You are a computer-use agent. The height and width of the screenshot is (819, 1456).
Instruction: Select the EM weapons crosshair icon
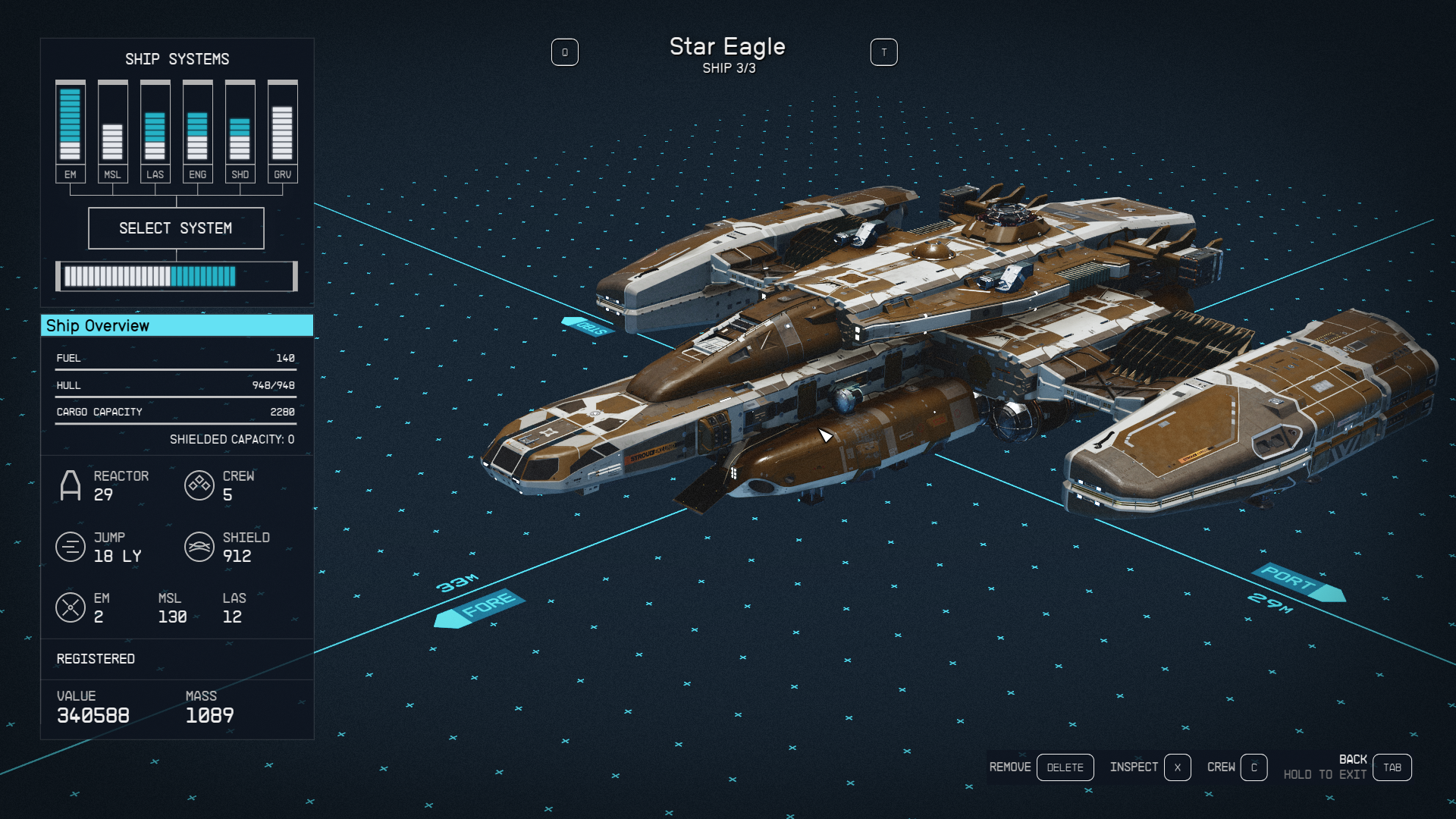click(x=72, y=607)
